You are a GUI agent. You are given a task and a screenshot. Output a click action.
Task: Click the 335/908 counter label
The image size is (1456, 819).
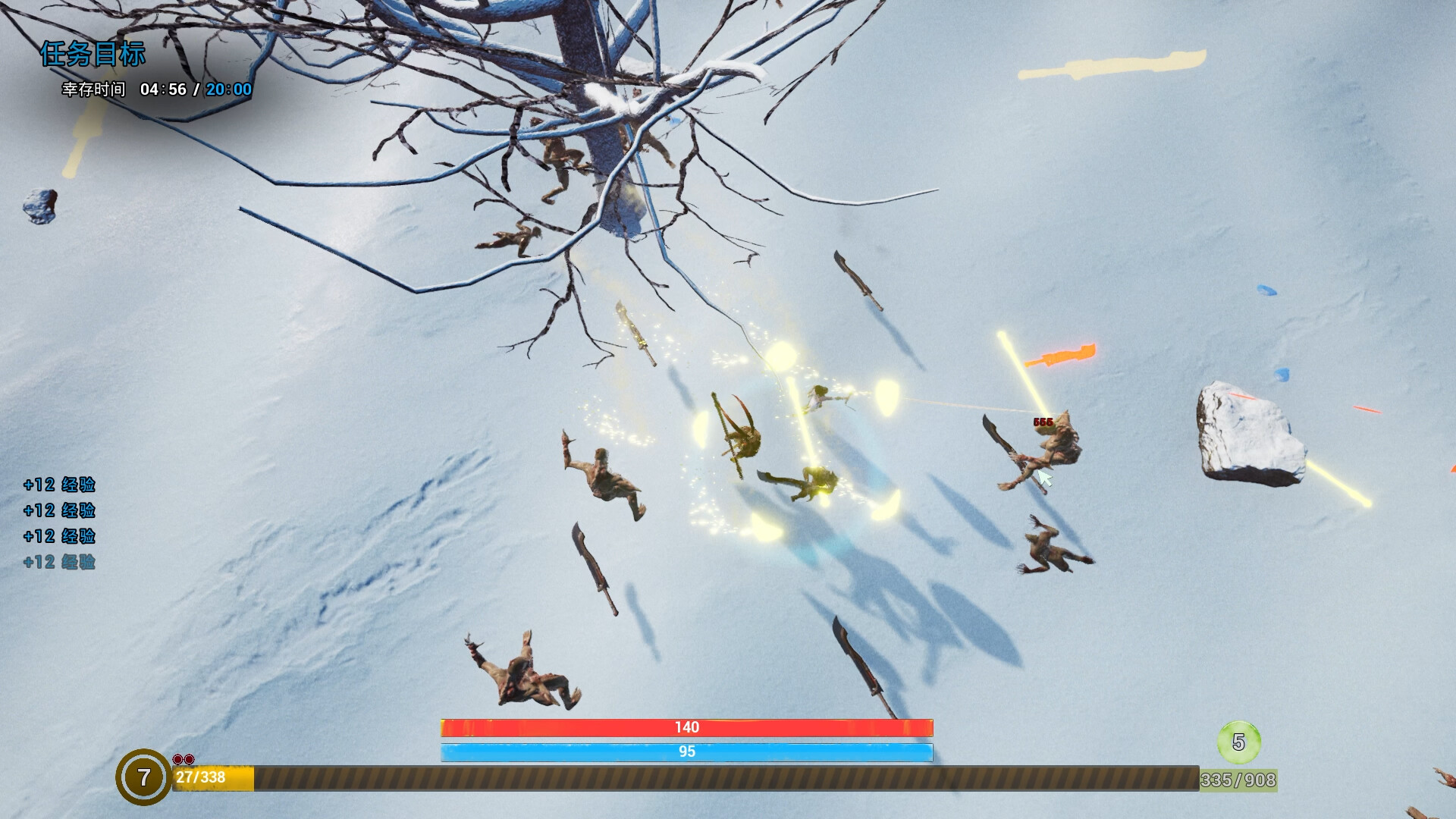click(x=1238, y=778)
